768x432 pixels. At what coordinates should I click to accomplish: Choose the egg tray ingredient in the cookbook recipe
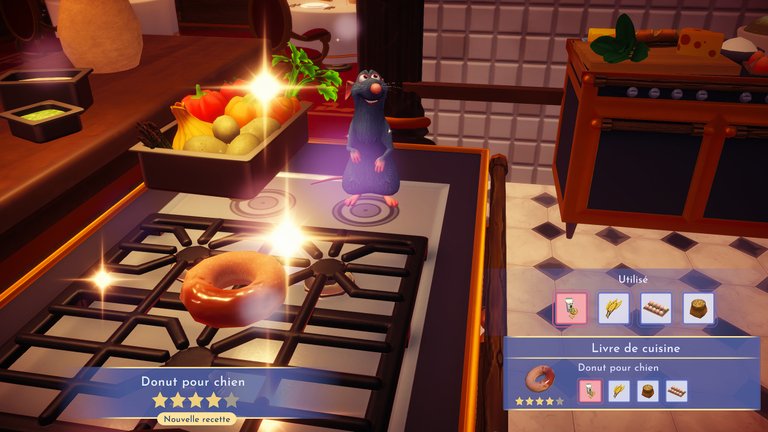[677, 391]
